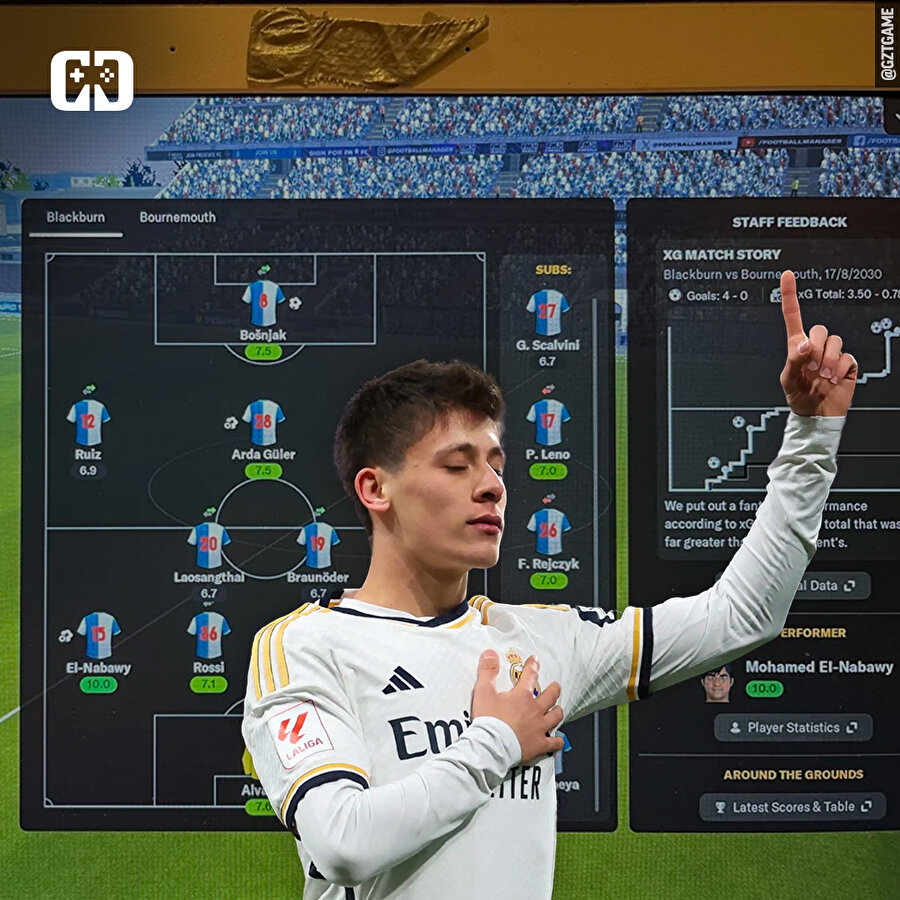Open the Bournemouth lineup tab
The height and width of the screenshot is (900, 900).
177,217
